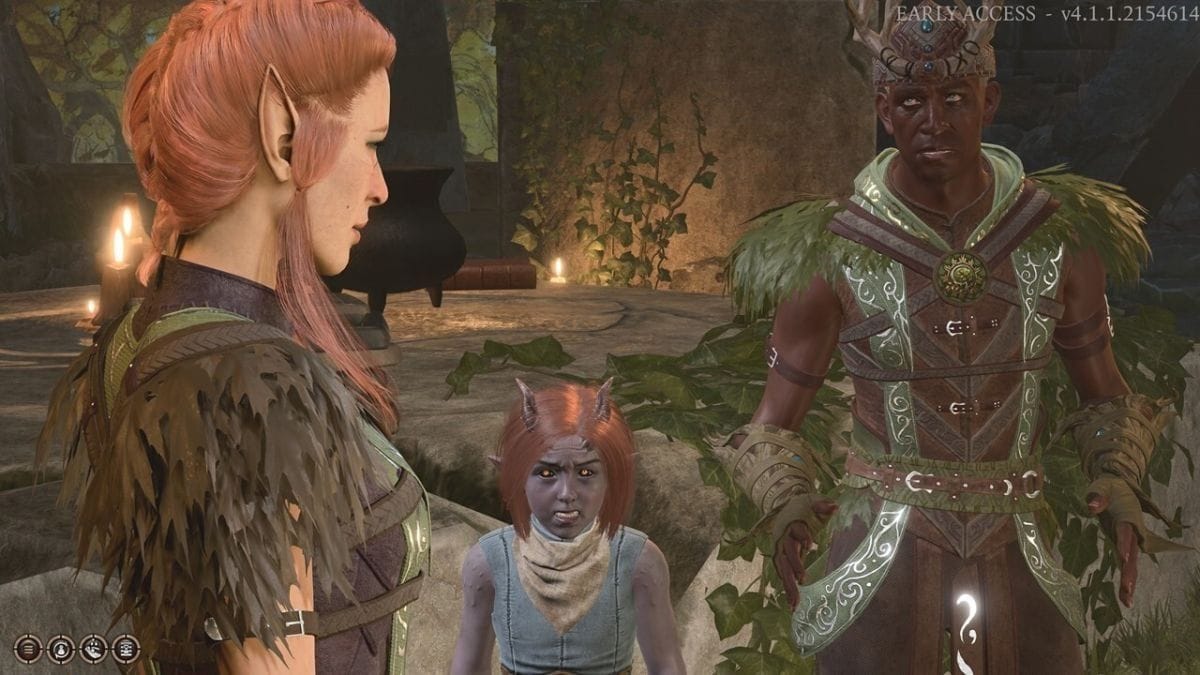Open the dialogue log lines icon
This screenshot has width=1200, height=675.
point(28,649)
